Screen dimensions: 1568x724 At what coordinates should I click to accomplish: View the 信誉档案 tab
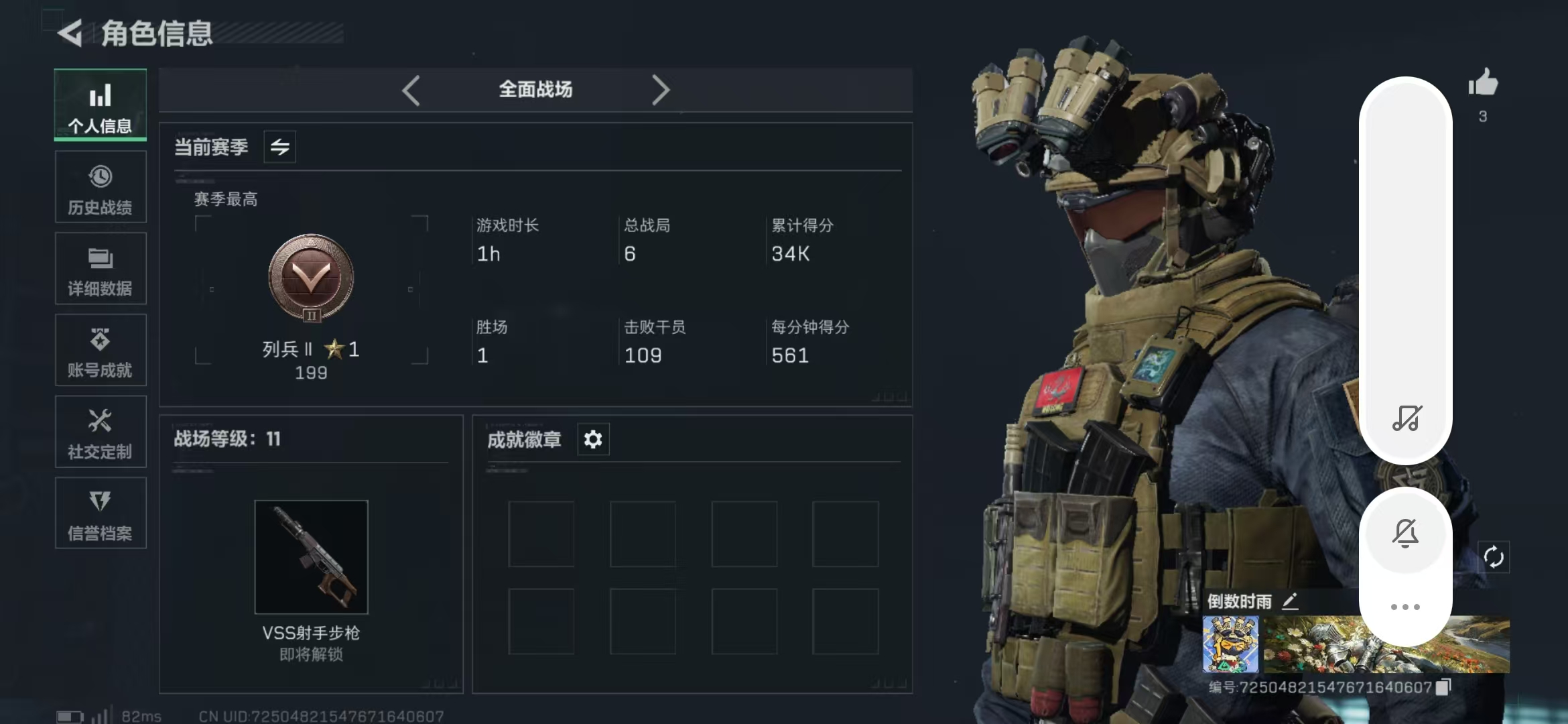(x=101, y=514)
